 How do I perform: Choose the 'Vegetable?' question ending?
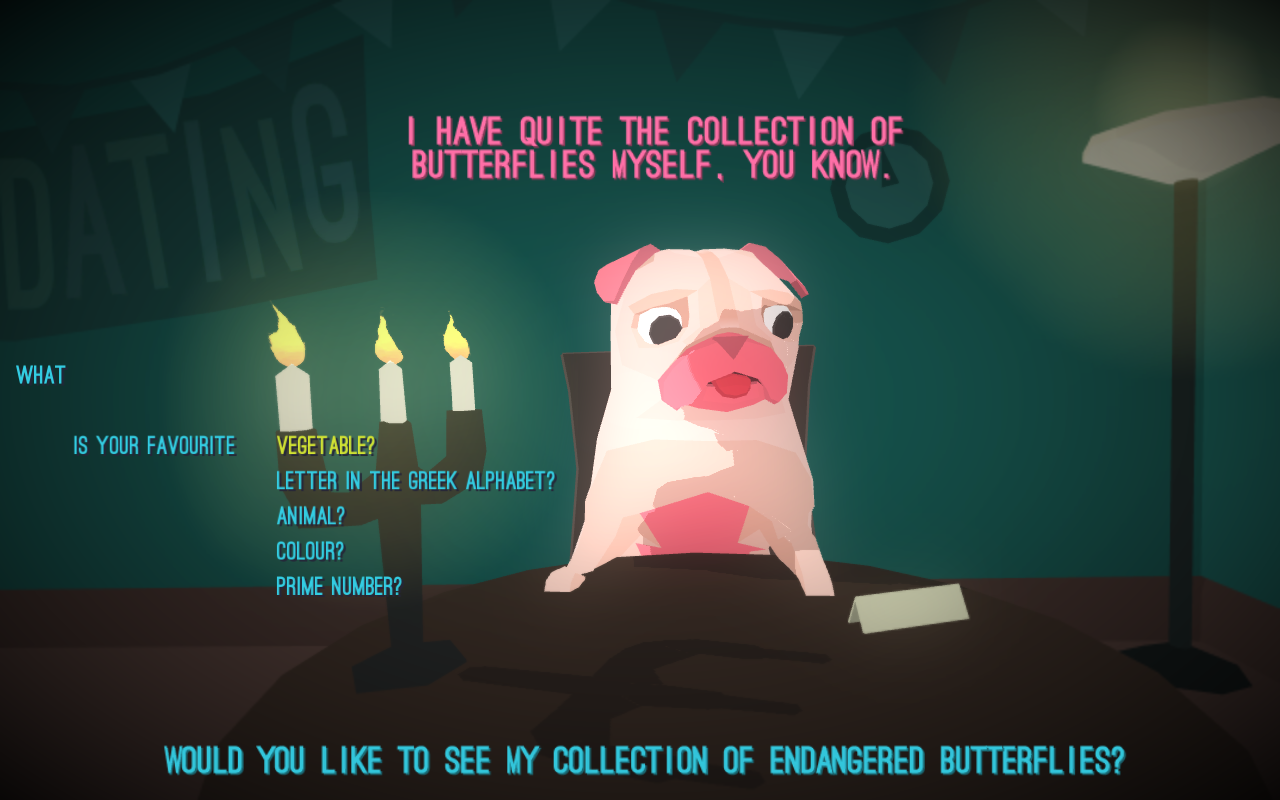point(326,446)
